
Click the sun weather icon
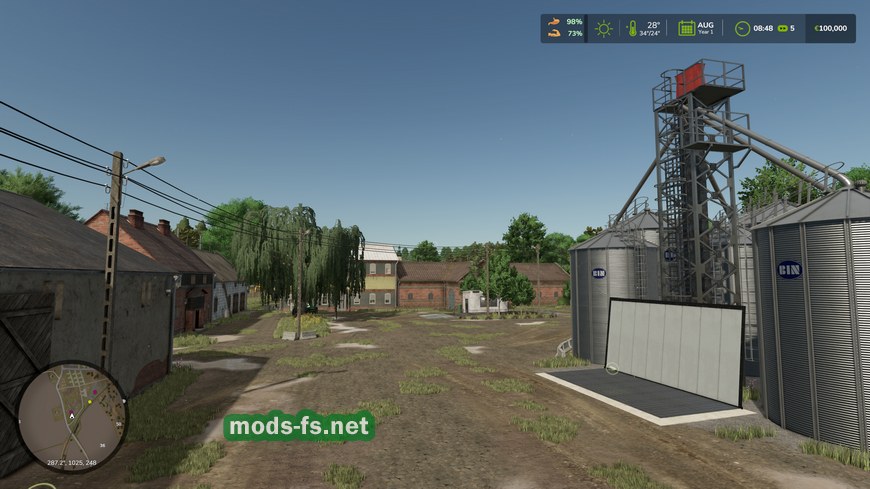coord(604,28)
